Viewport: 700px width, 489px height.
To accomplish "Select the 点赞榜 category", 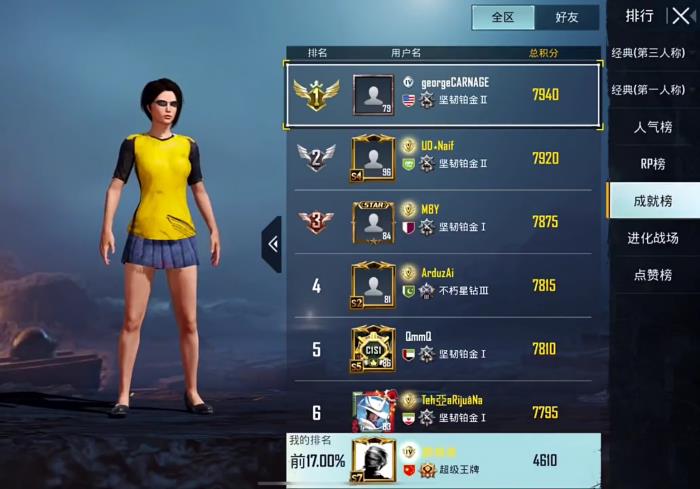I will coord(653,275).
